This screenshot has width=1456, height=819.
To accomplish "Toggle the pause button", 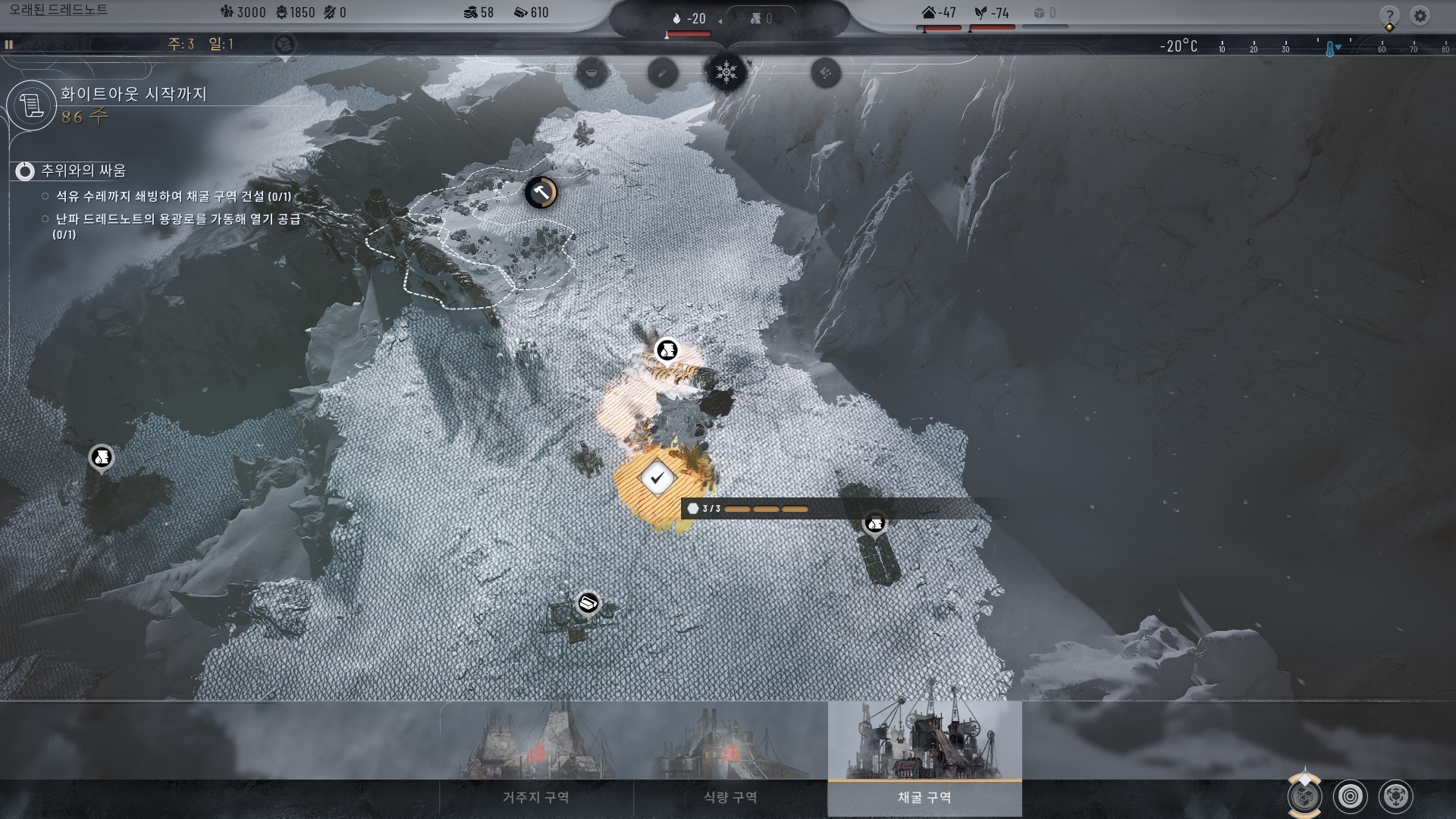I will [9, 45].
